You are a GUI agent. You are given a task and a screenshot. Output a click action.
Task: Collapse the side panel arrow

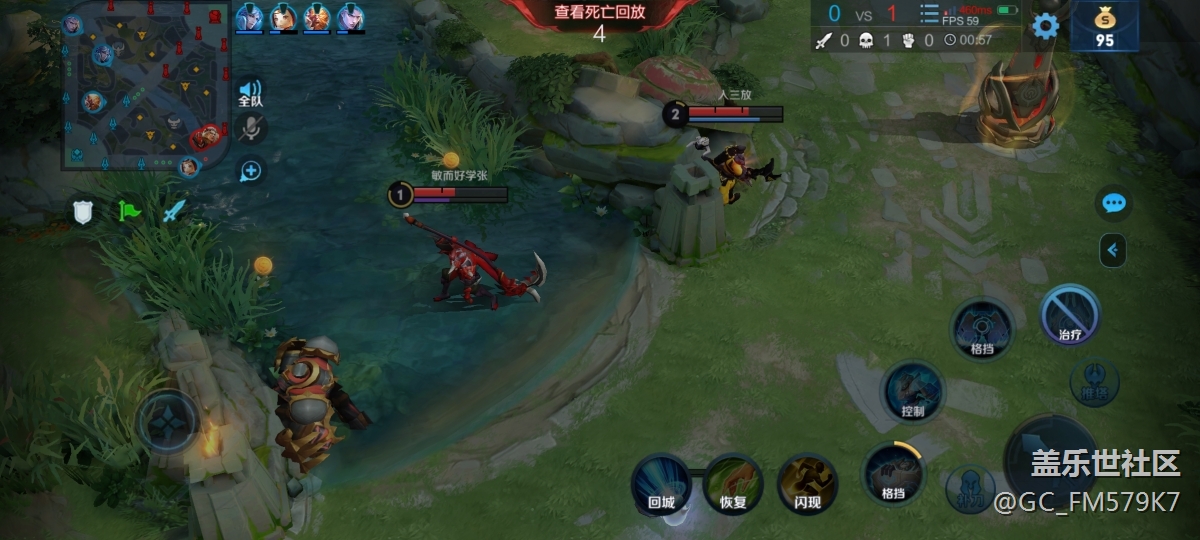(x=1113, y=250)
